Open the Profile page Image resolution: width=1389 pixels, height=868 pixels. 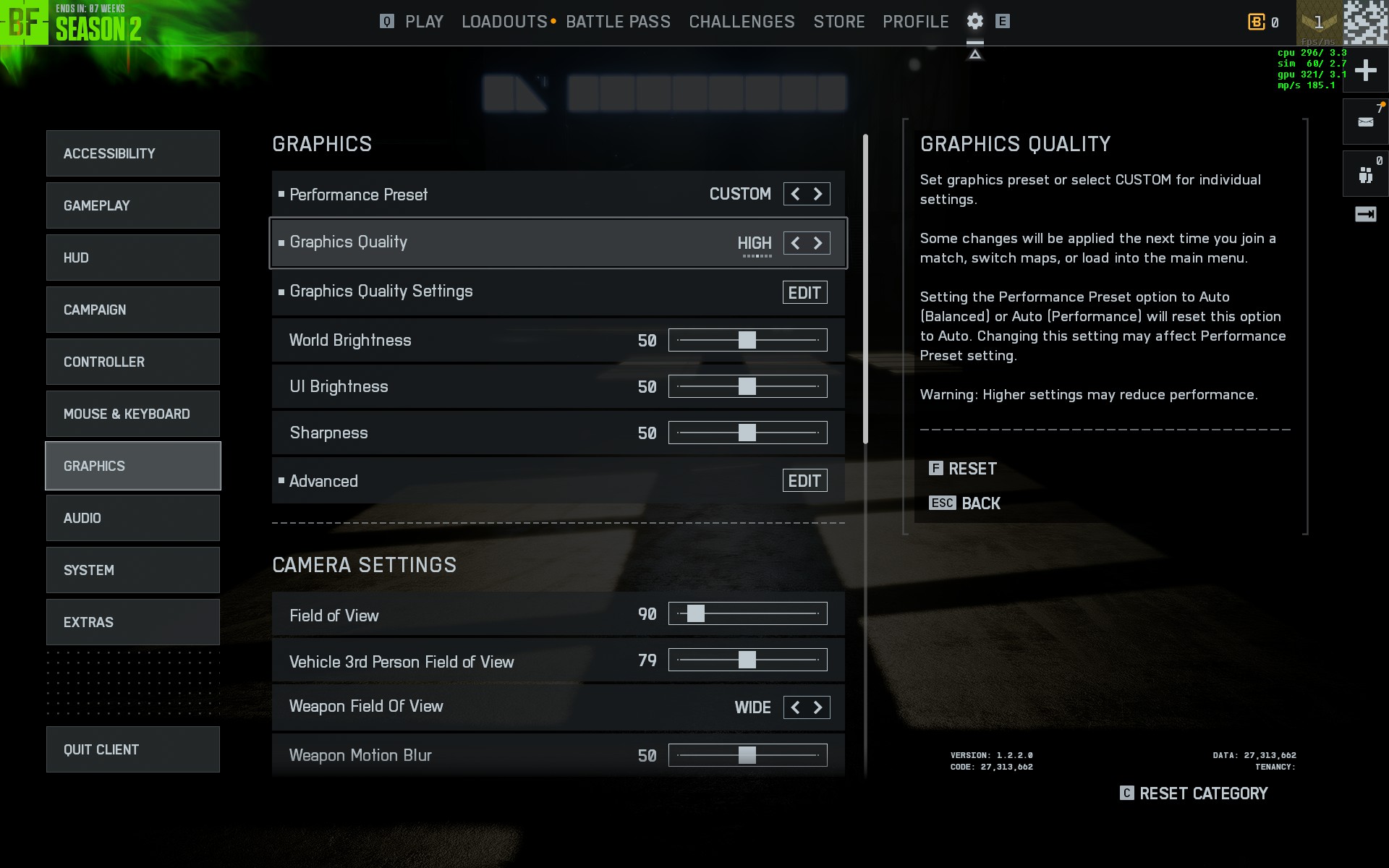pos(915,22)
